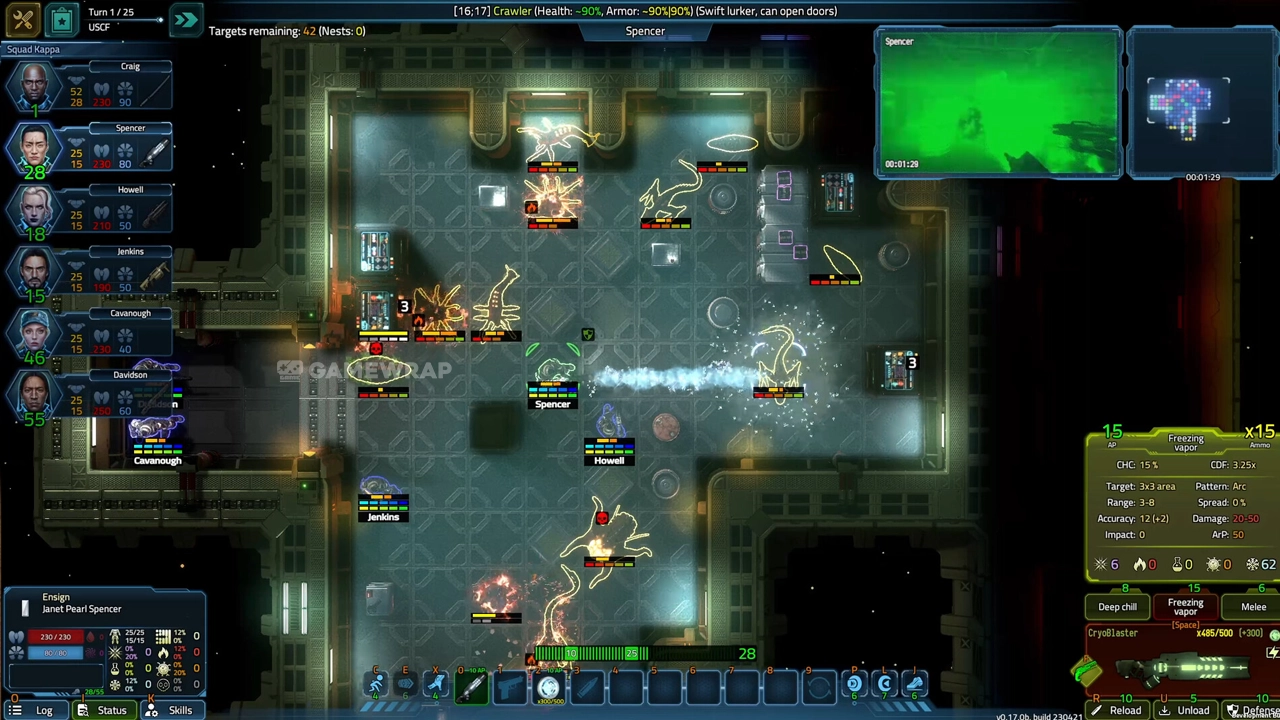End the turn with the double-arrow button
Image resolution: width=1280 pixels, height=720 pixels.
(186, 19)
